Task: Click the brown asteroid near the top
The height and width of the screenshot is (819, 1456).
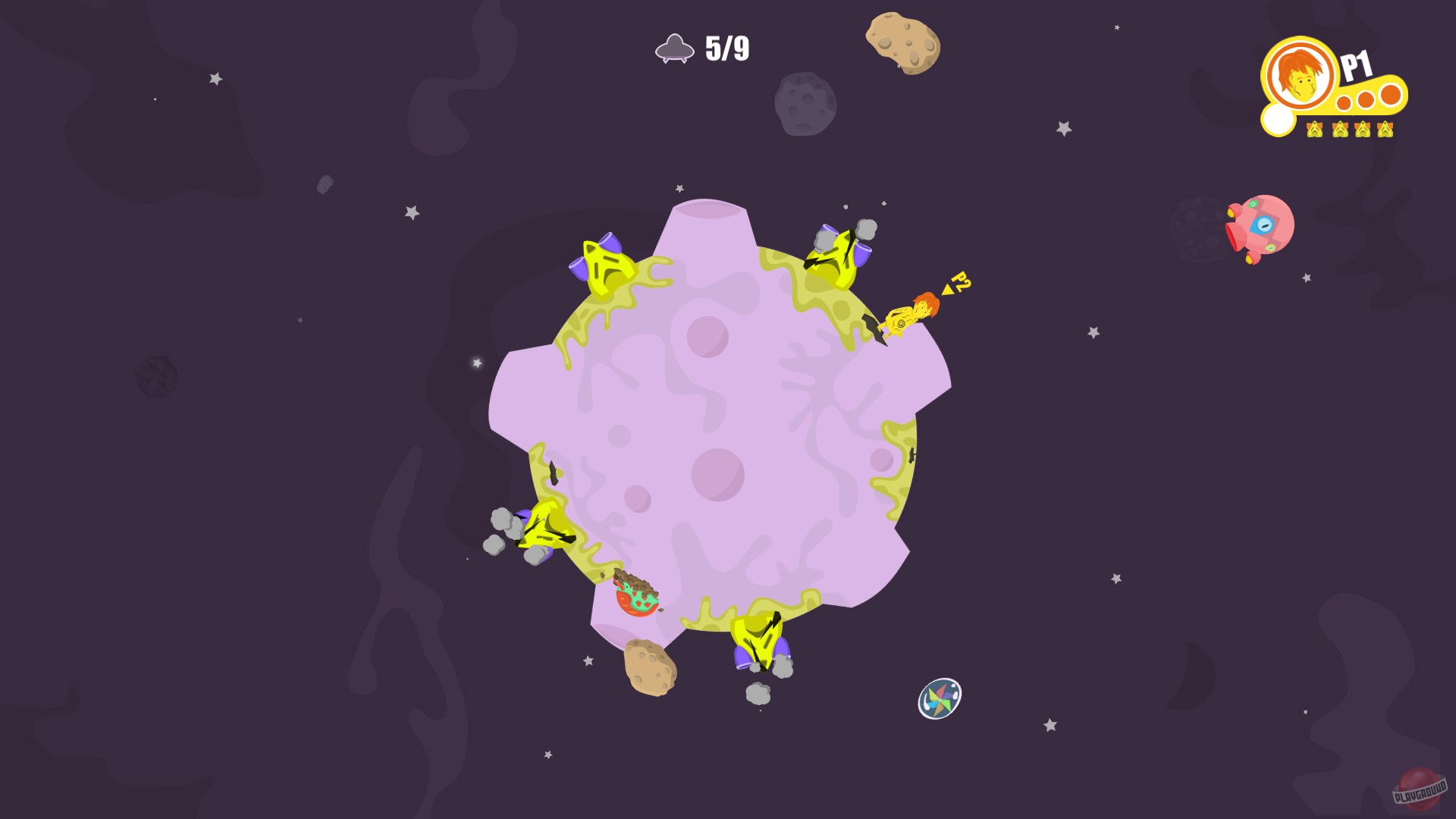Action: tap(902, 42)
